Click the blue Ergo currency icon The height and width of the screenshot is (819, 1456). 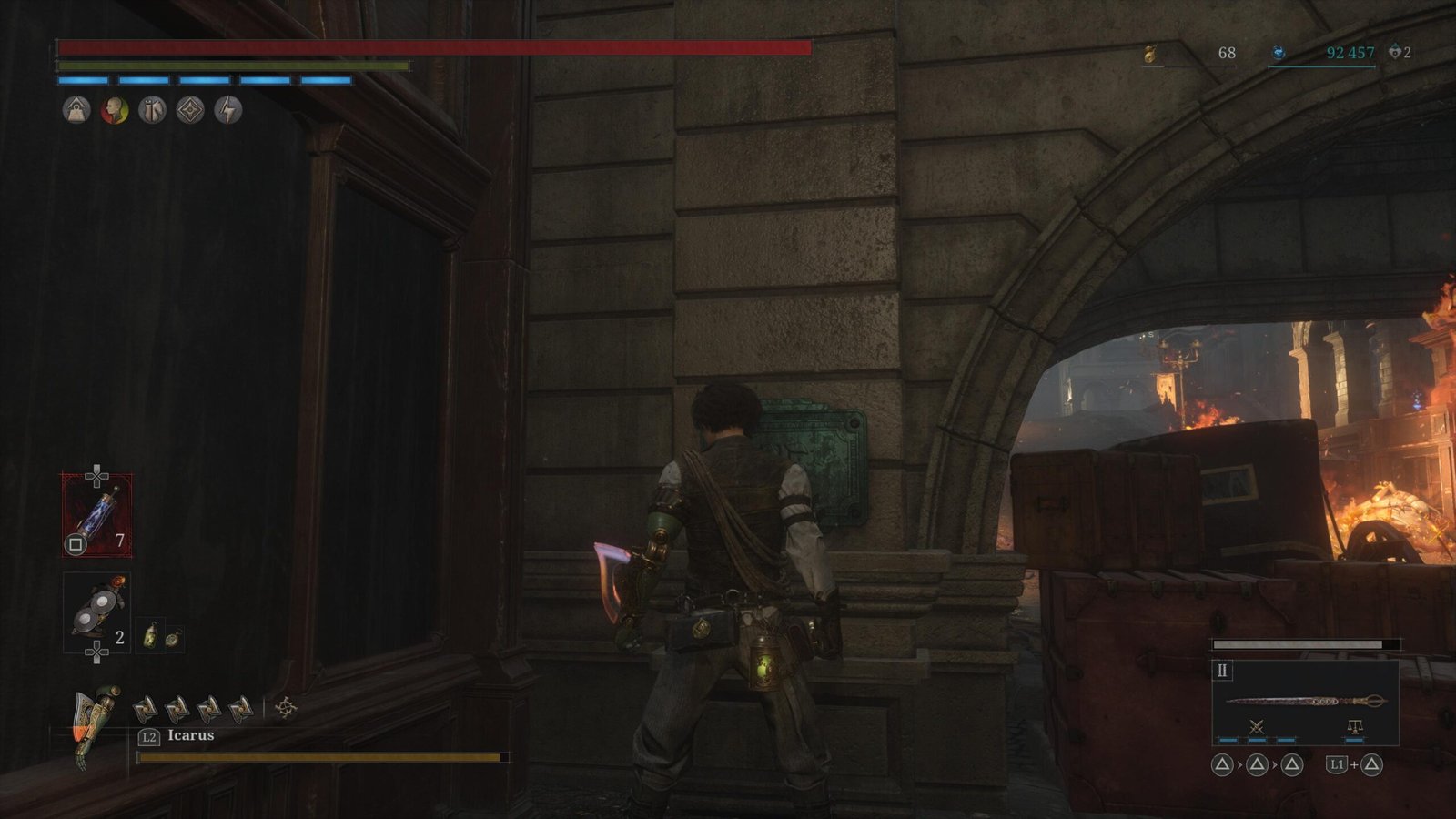click(x=1278, y=54)
